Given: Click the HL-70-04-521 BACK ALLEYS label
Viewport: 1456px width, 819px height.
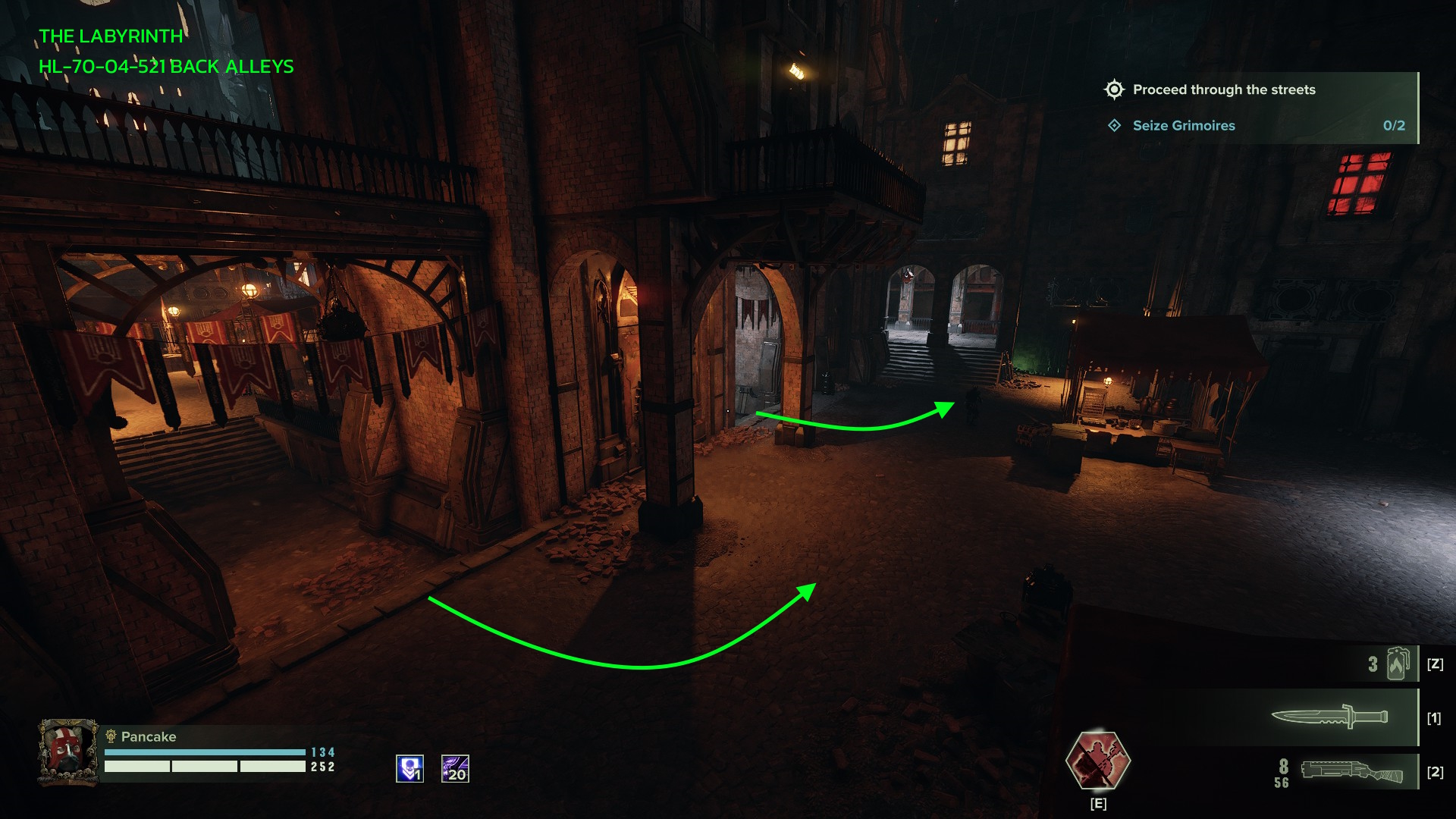Looking at the screenshot, I should pyautogui.click(x=166, y=67).
